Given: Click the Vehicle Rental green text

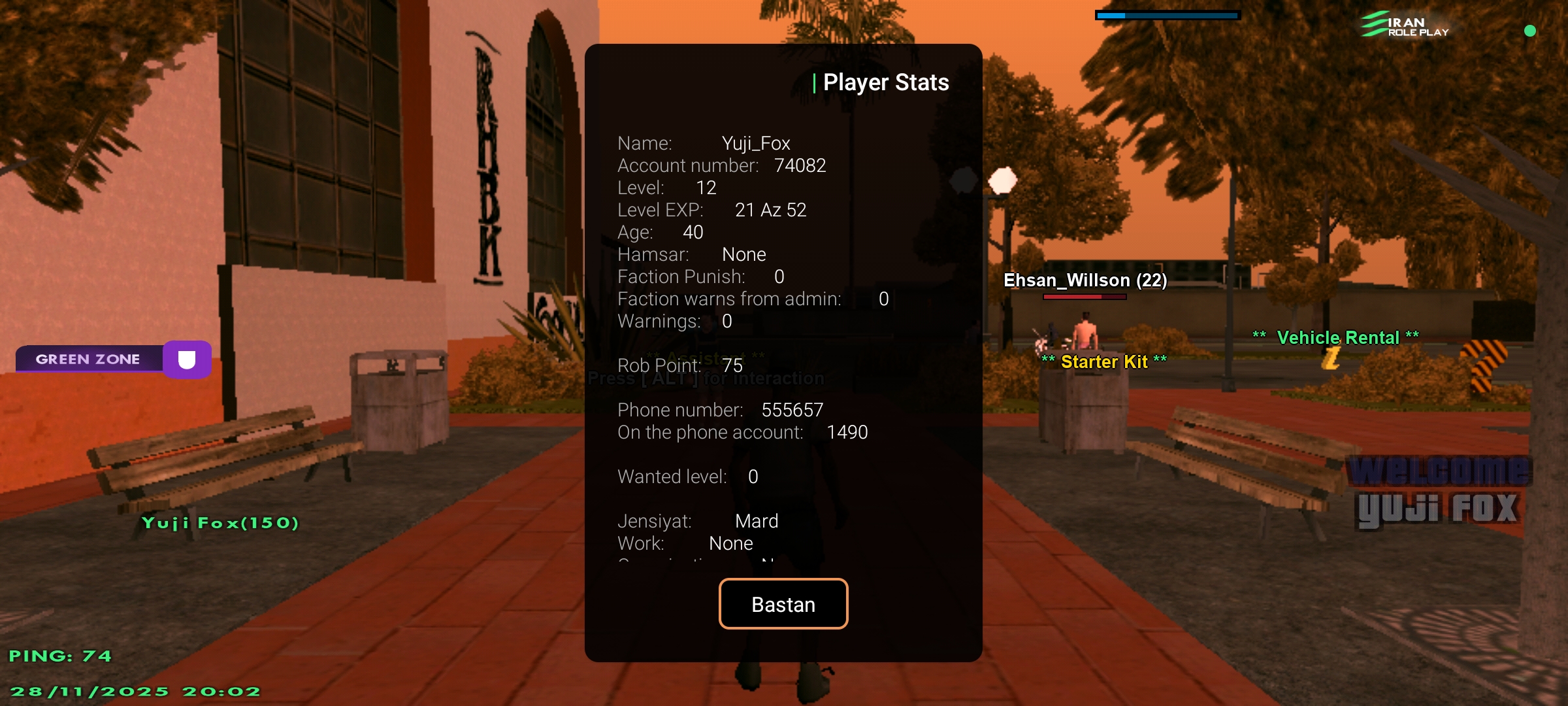Looking at the screenshot, I should click(1339, 337).
